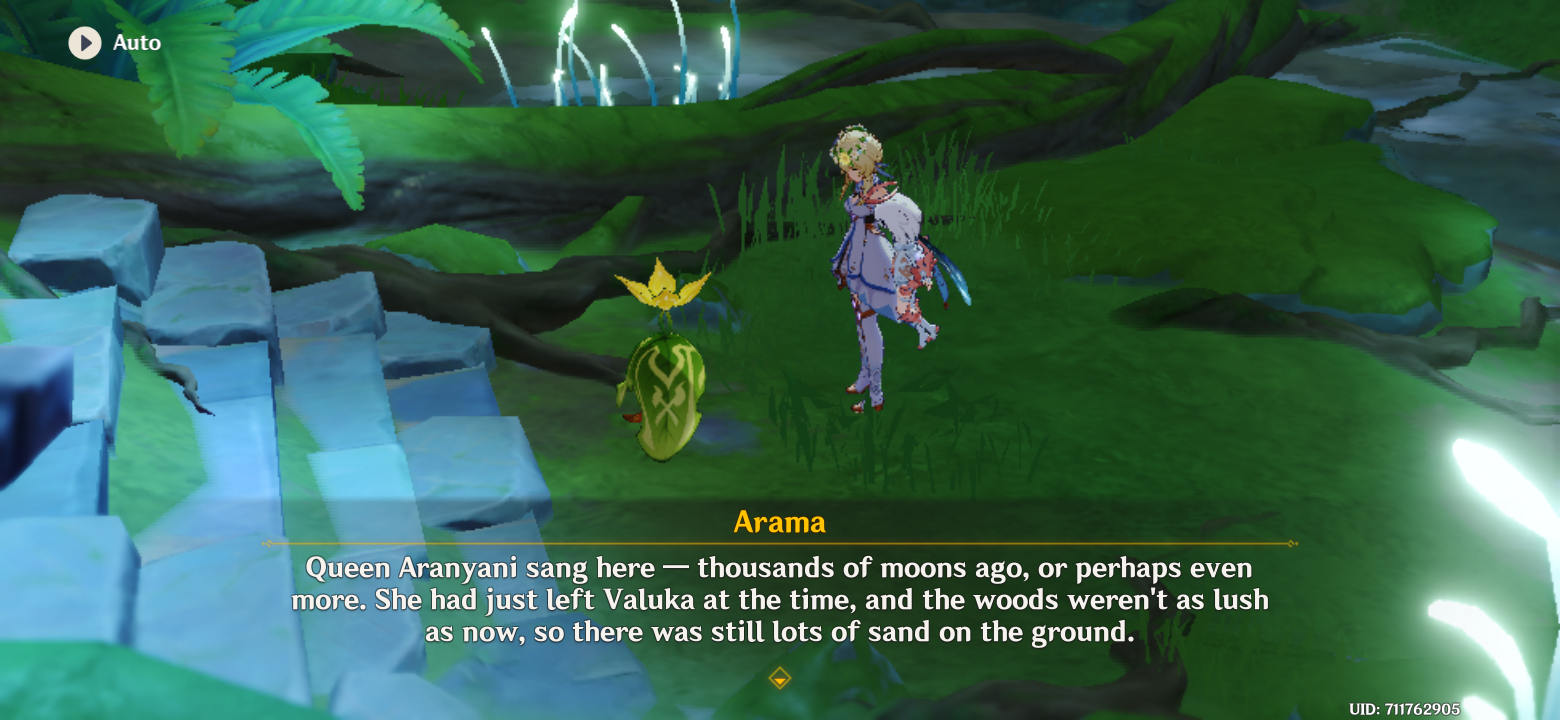Image resolution: width=1560 pixels, height=720 pixels.
Task: Enable automatic conversation progression via Auto control
Action: coord(112,43)
